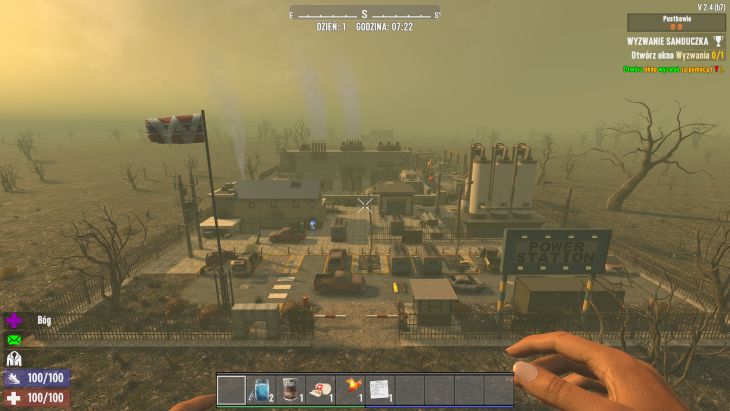Click the compass bar at the top
730x411 pixels.
coord(365,13)
